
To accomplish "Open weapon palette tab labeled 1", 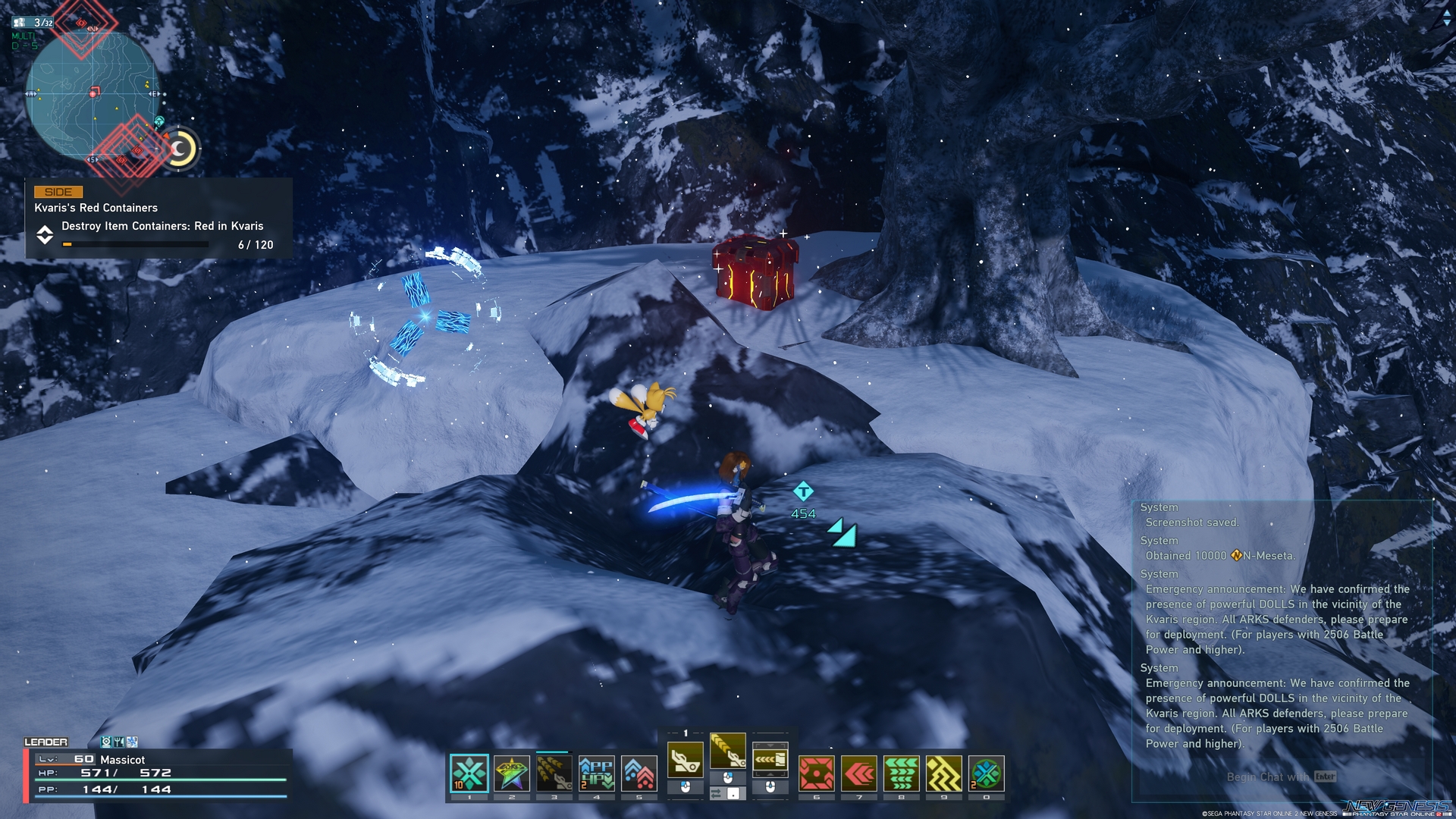I will coord(686,733).
